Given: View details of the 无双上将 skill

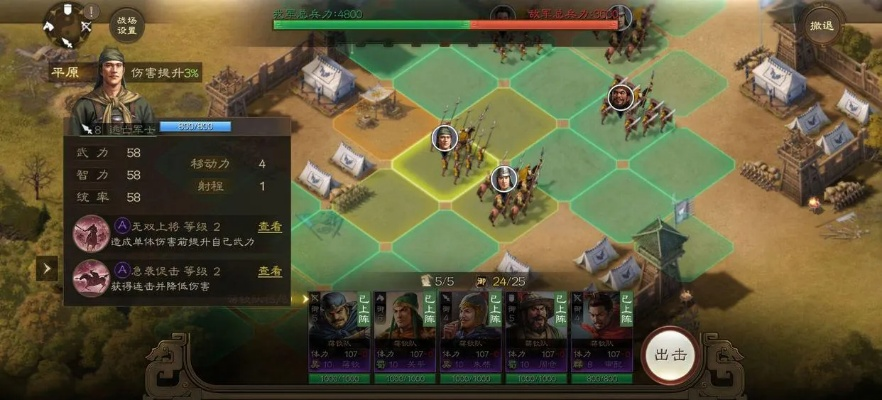Looking at the screenshot, I should [270, 227].
